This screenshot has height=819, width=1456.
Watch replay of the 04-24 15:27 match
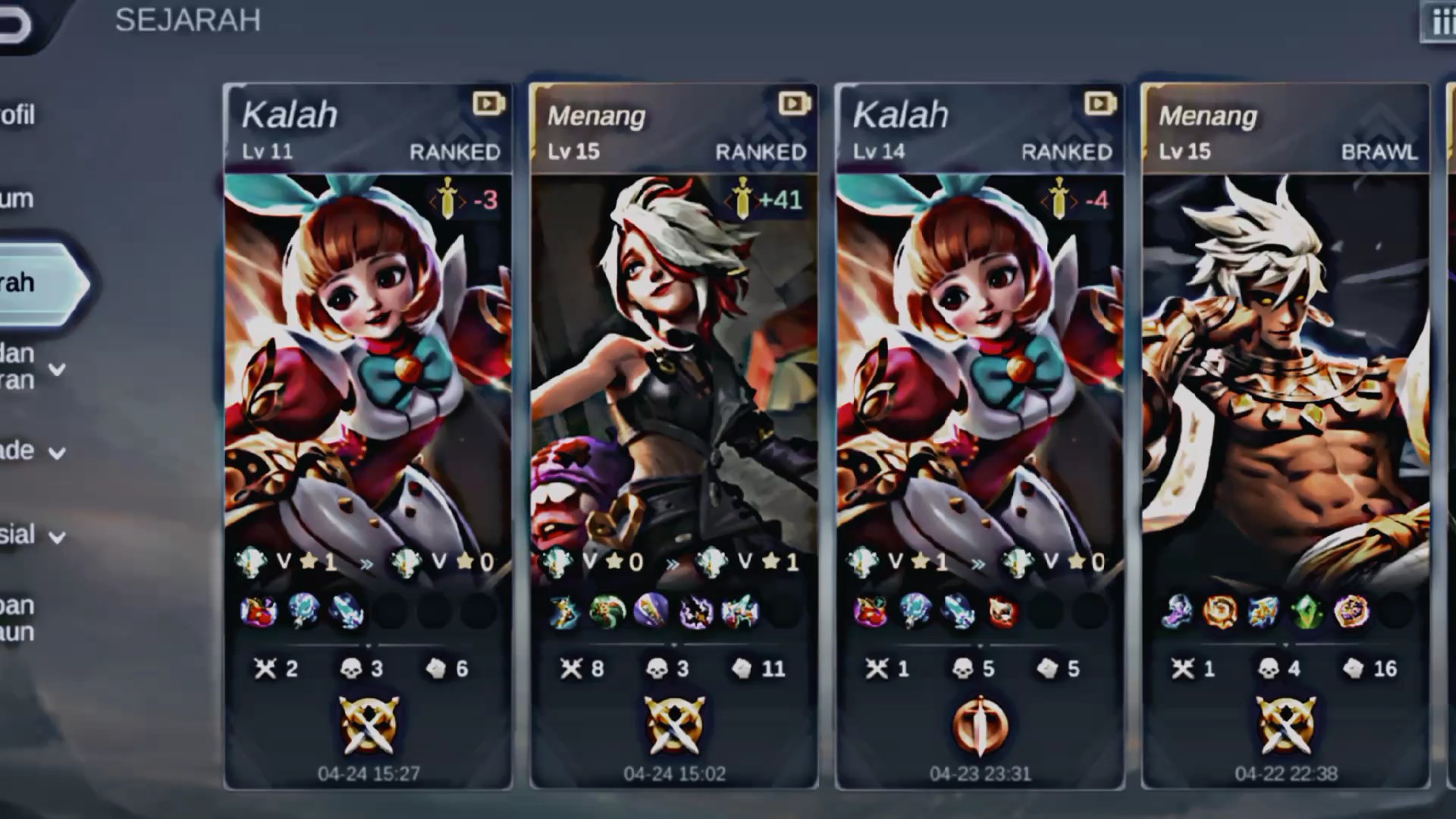point(488,103)
